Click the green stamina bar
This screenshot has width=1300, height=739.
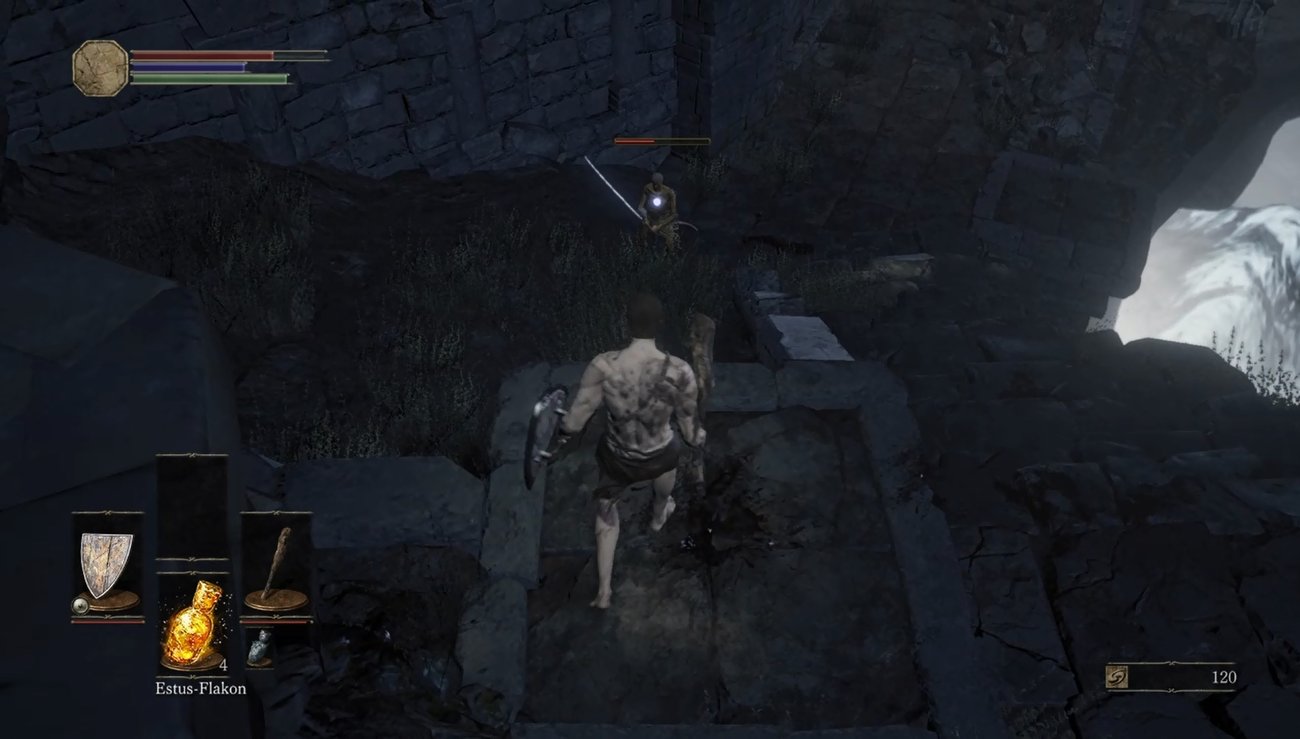click(x=210, y=79)
